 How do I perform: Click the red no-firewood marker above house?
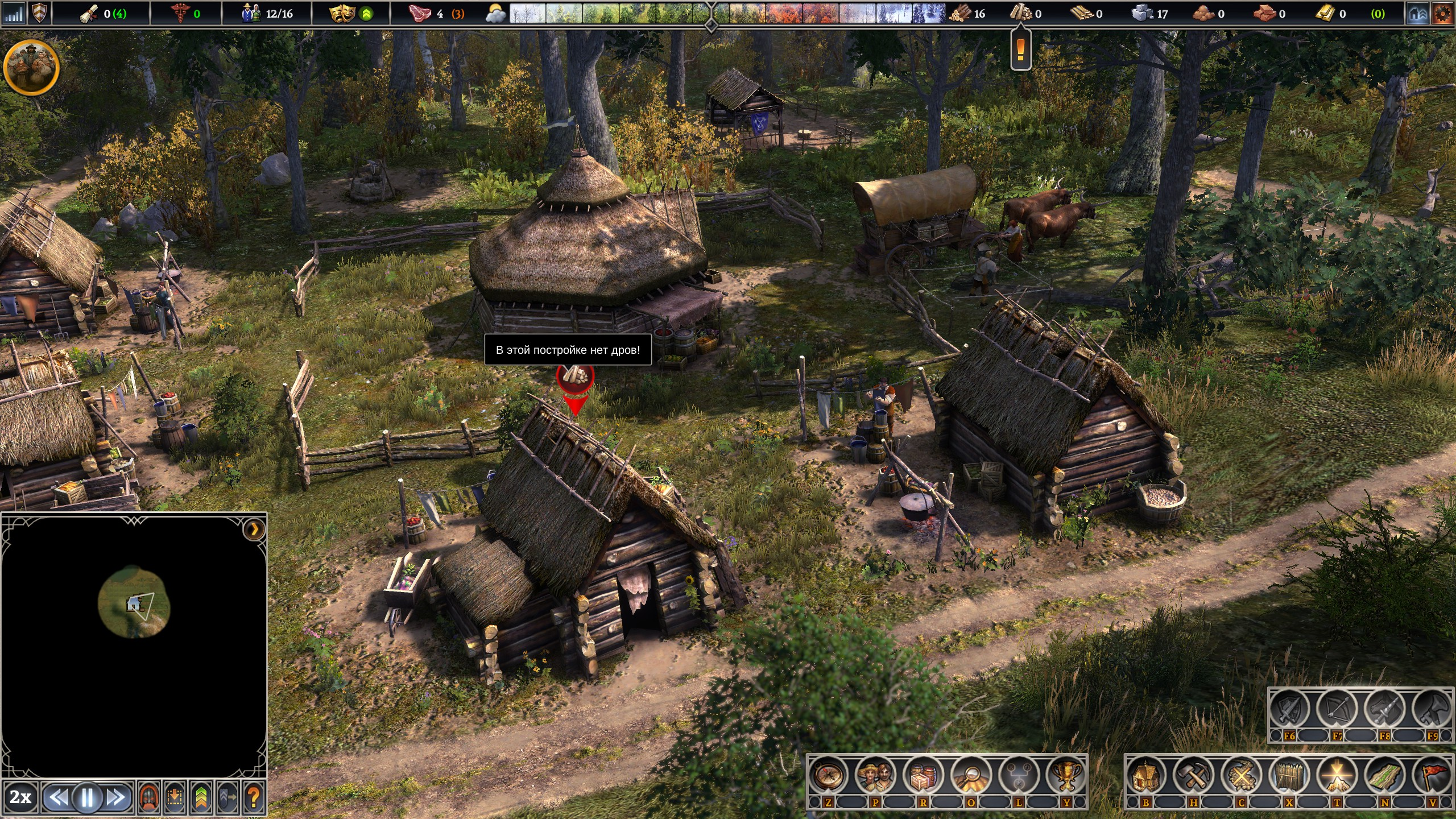tap(575, 377)
